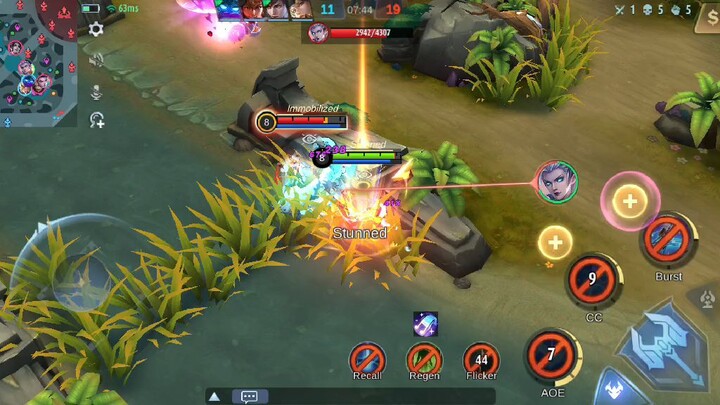Activate the Recall ability
The image size is (720, 405).
pos(367,358)
